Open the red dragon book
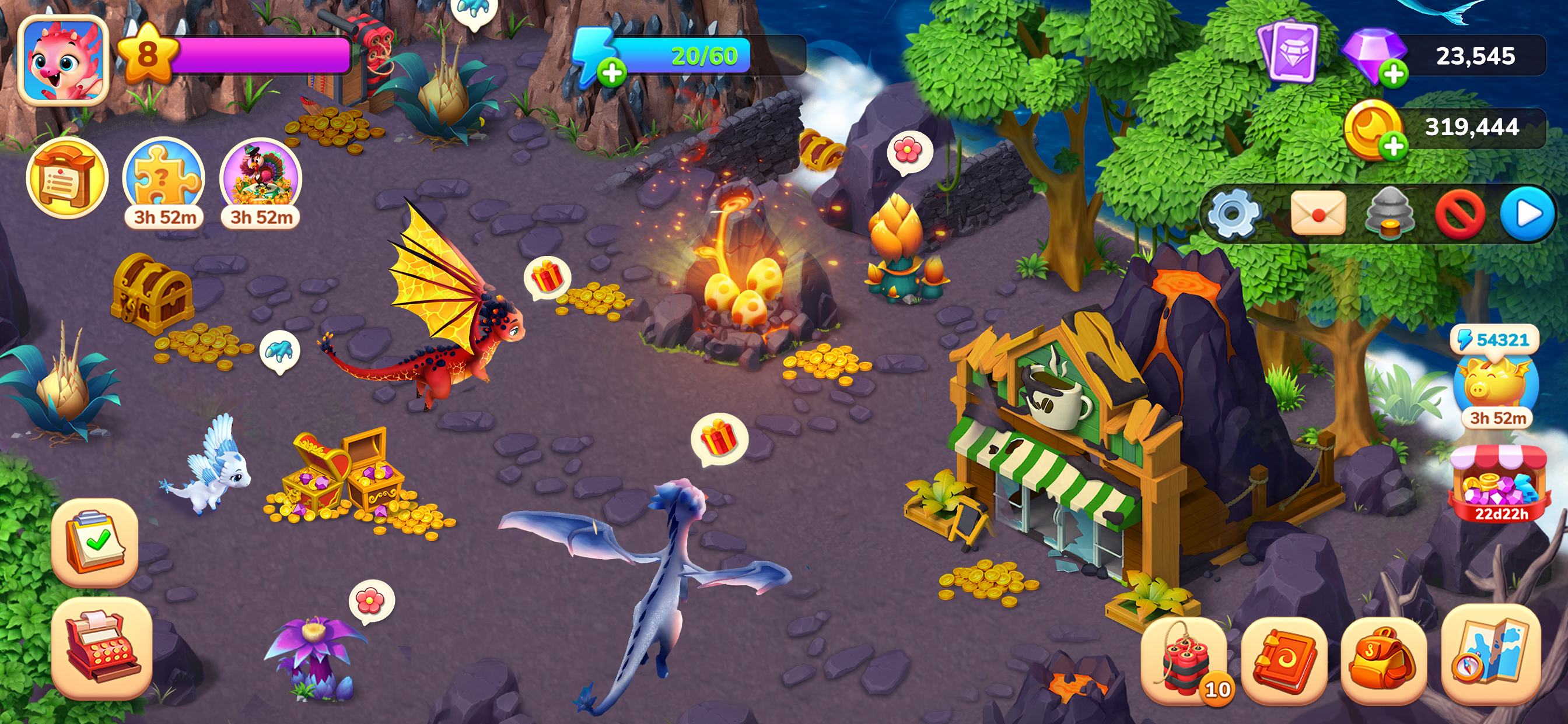The height and width of the screenshot is (724, 1568). tap(1284, 661)
